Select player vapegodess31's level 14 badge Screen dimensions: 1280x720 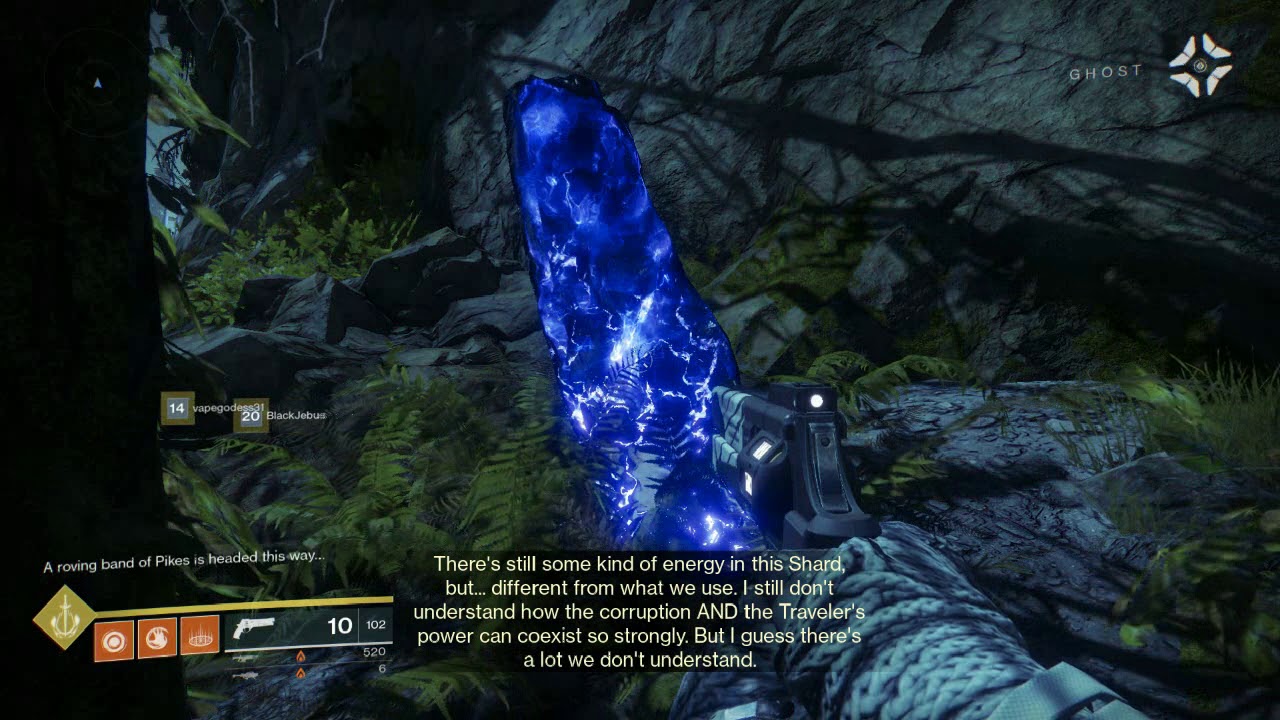click(177, 408)
